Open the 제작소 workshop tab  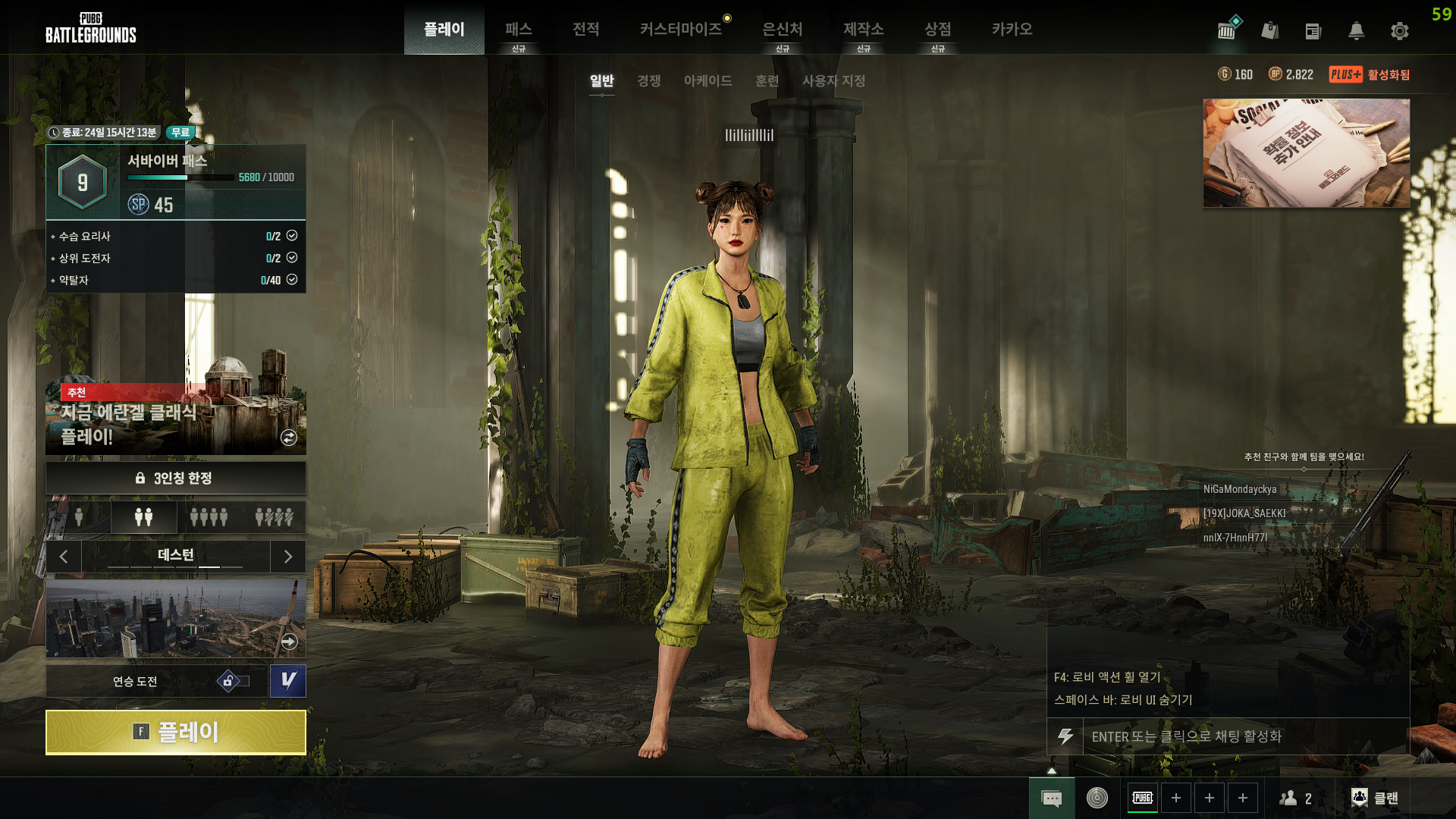[863, 30]
